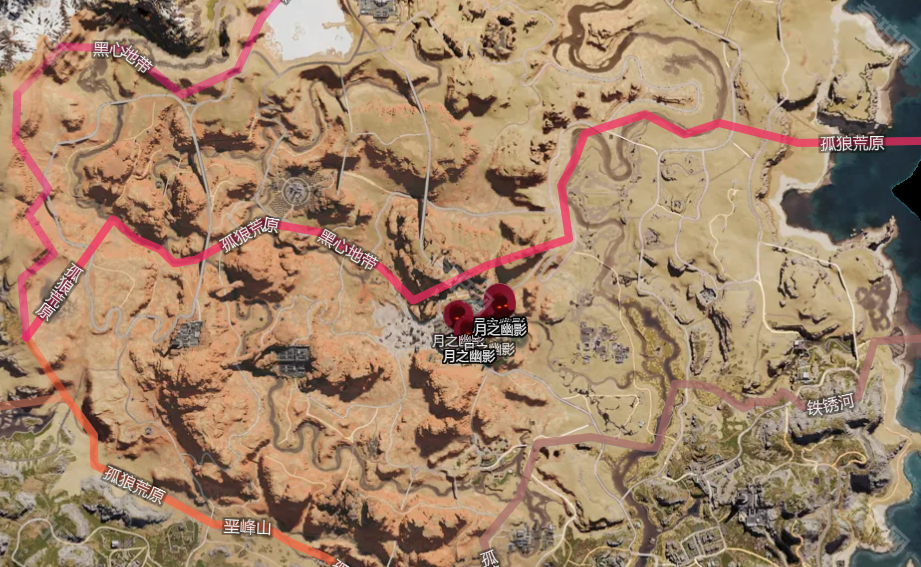Click the 铁锈河 region label

(x=831, y=405)
